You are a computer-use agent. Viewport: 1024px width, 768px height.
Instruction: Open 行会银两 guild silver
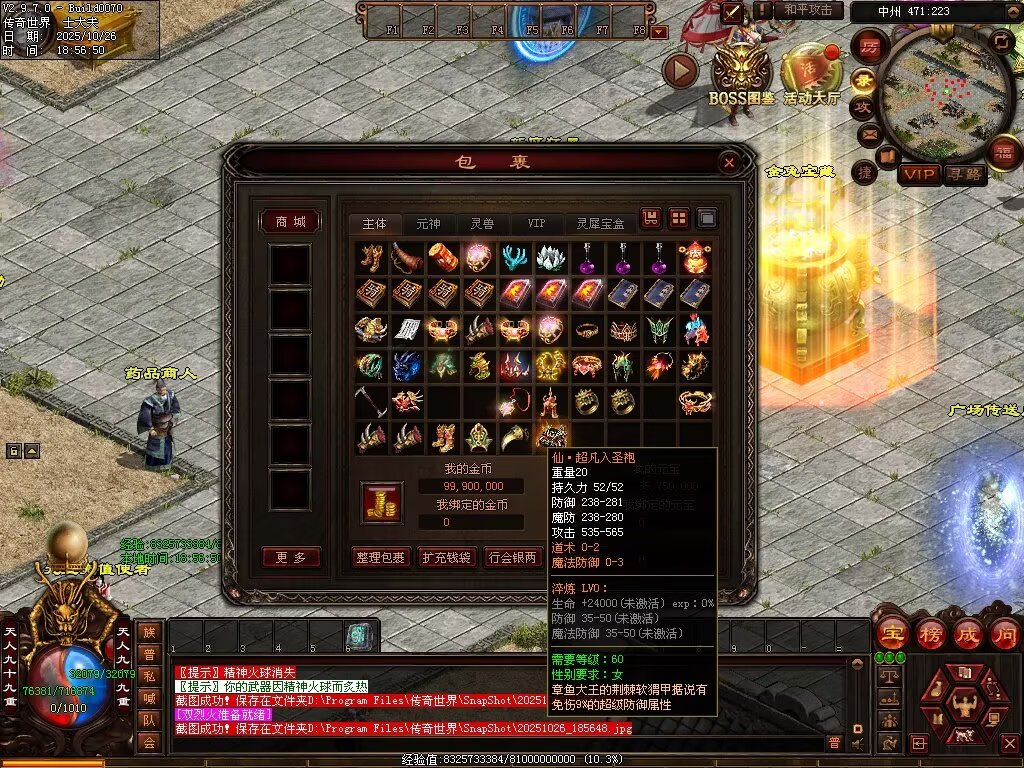pyautogui.click(x=511, y=558)
